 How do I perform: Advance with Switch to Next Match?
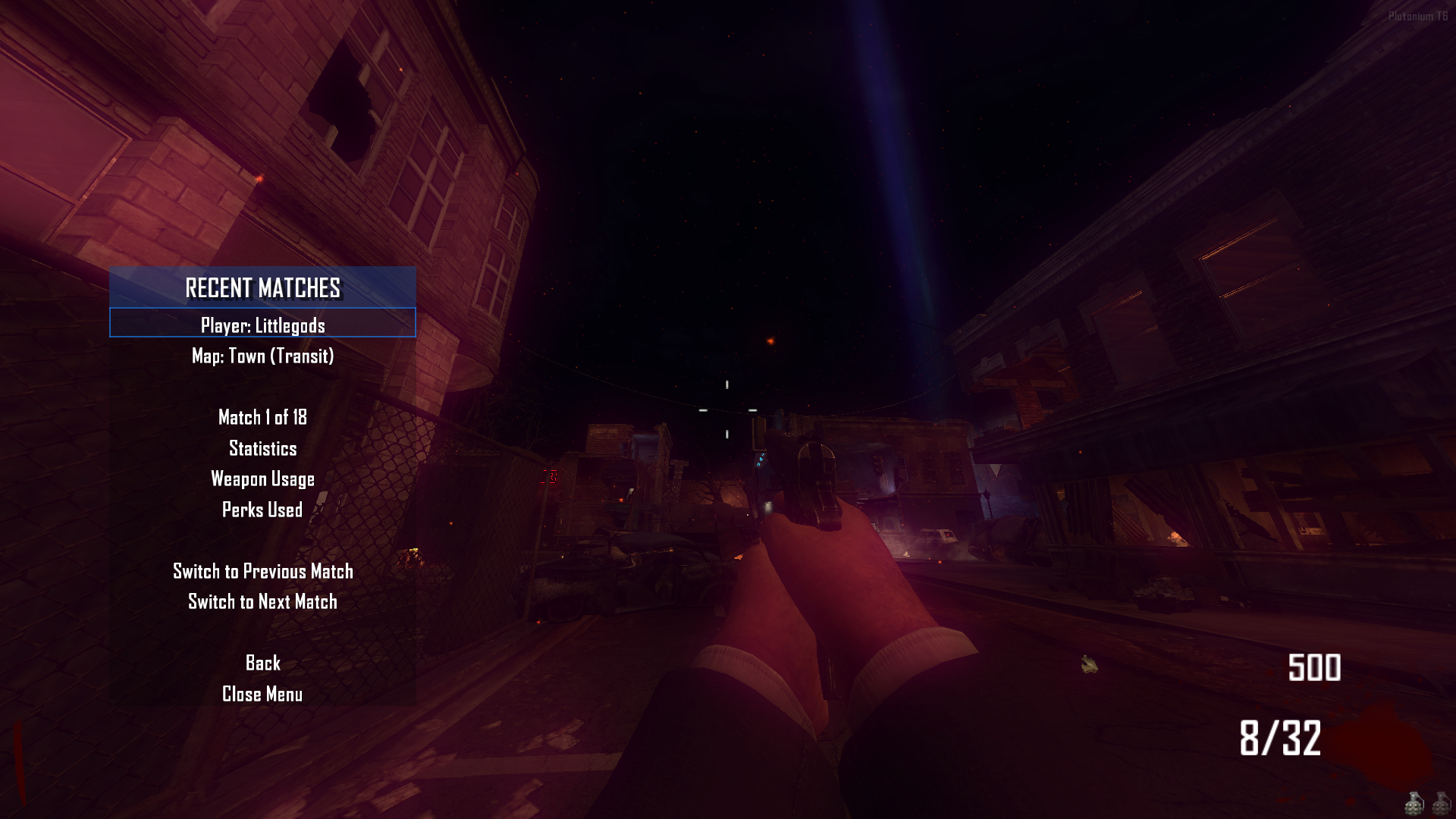coord(262,601)
